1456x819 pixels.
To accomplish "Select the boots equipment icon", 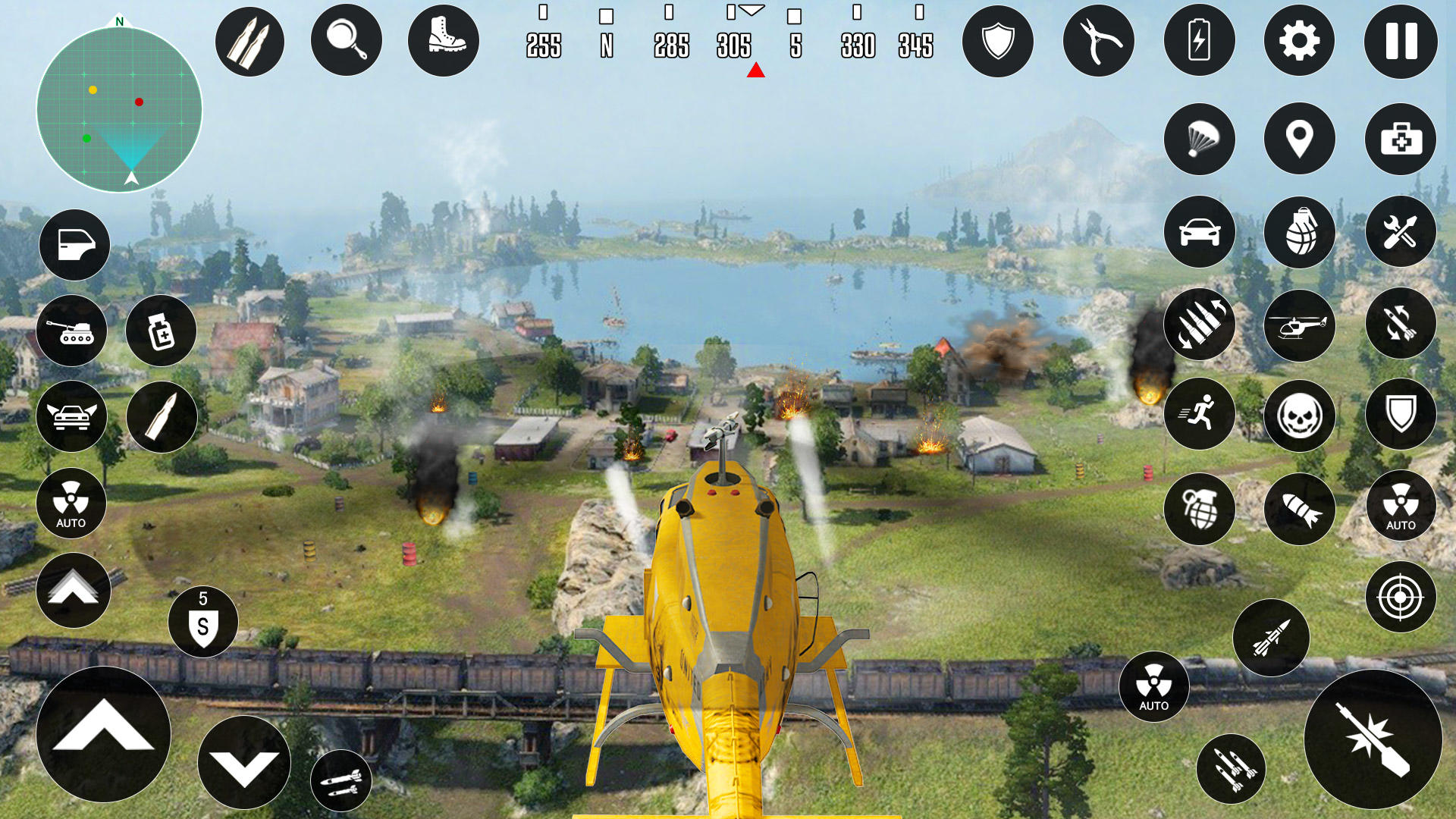I will pyautogui.click(x=442, y=40).
